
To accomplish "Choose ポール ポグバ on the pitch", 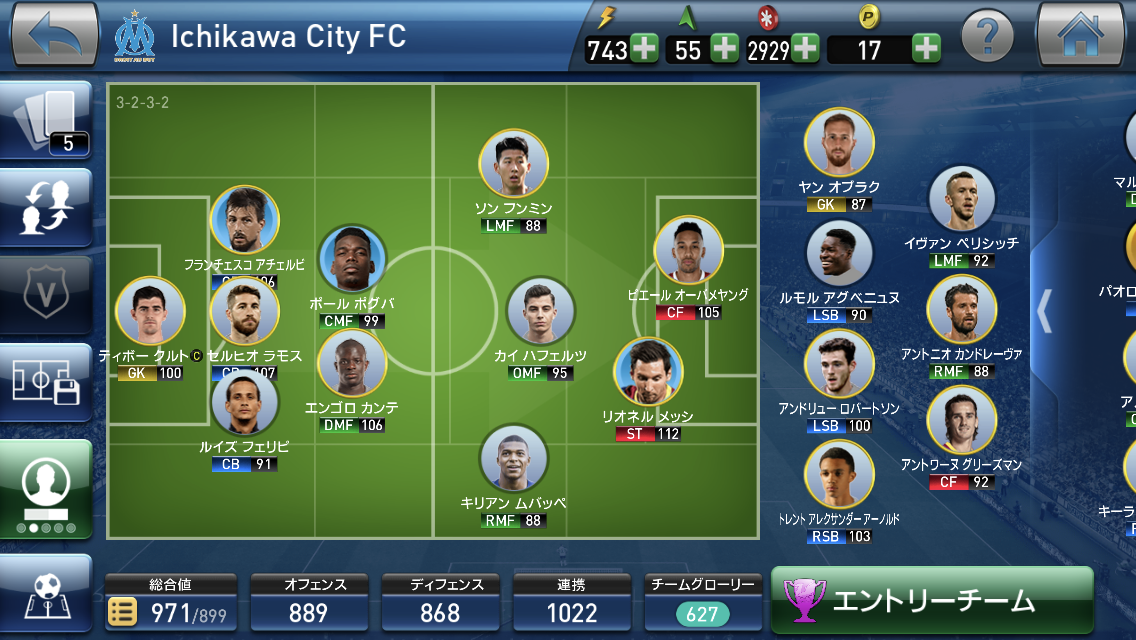I will click(x=352, y=260).
